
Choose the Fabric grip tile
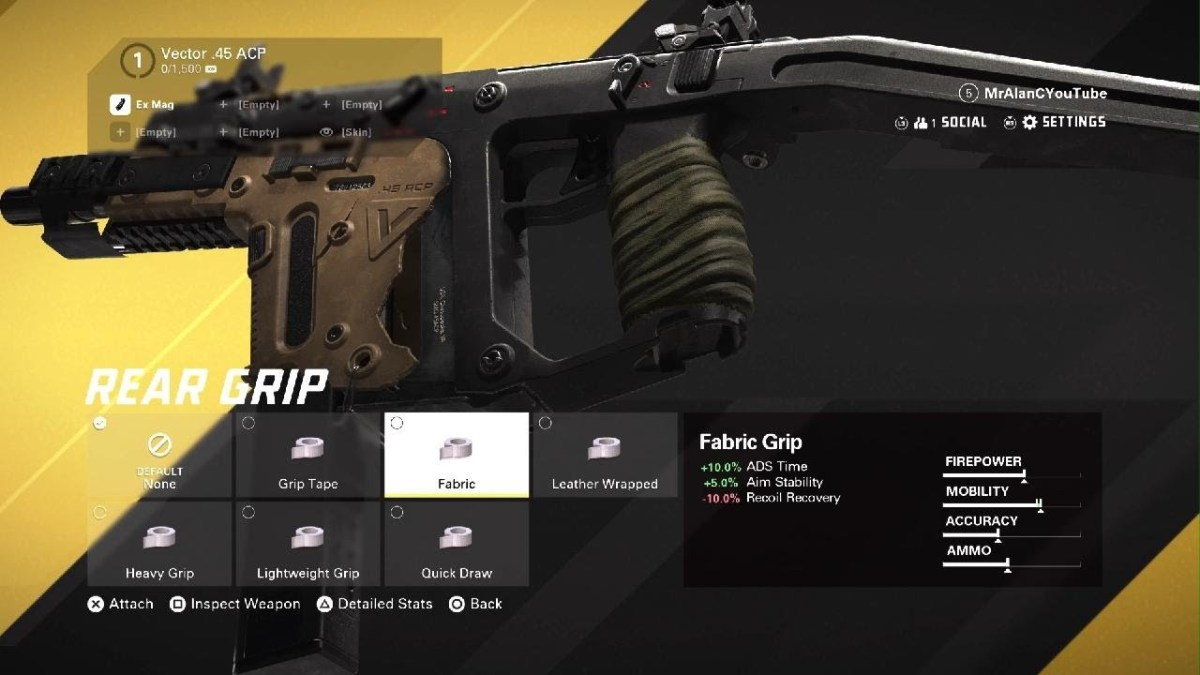click(x=456, y=455)
